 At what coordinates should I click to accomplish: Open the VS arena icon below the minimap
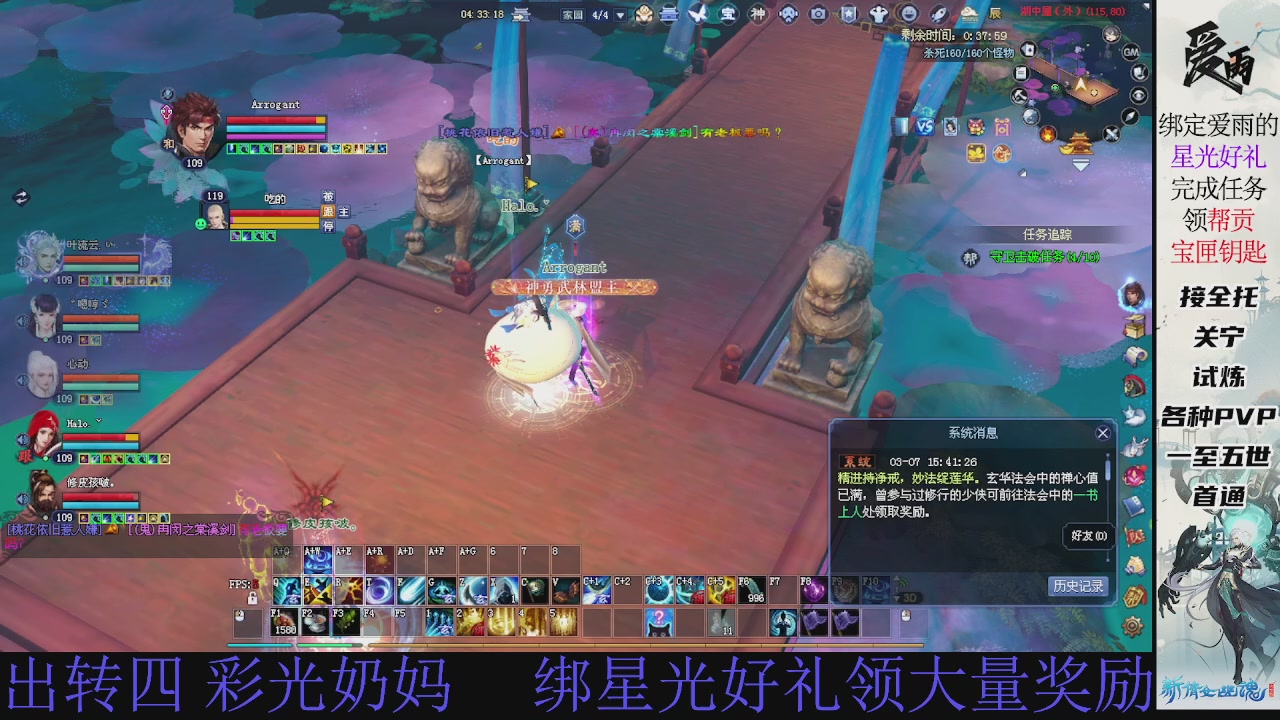click(x=926, y=127)
